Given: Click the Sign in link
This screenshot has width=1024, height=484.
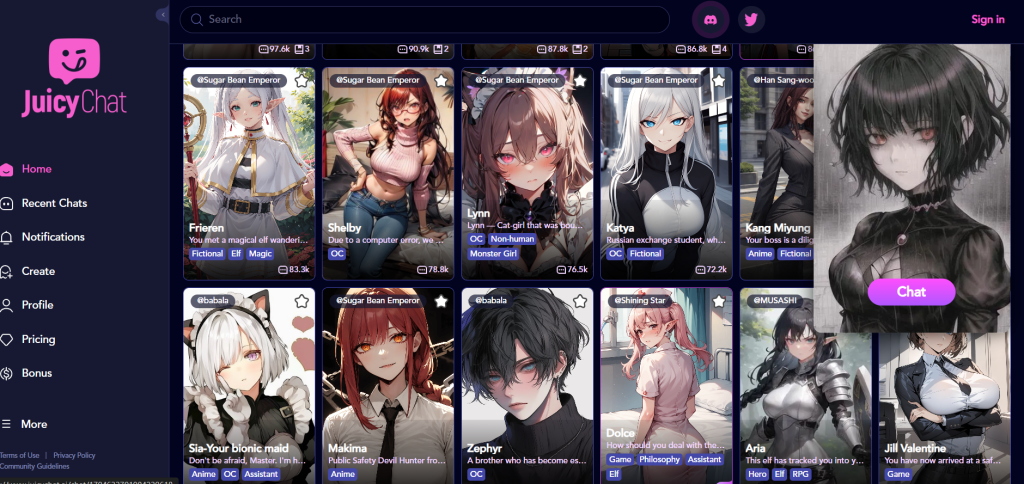Looking at the screenshot, I should 987,19.
